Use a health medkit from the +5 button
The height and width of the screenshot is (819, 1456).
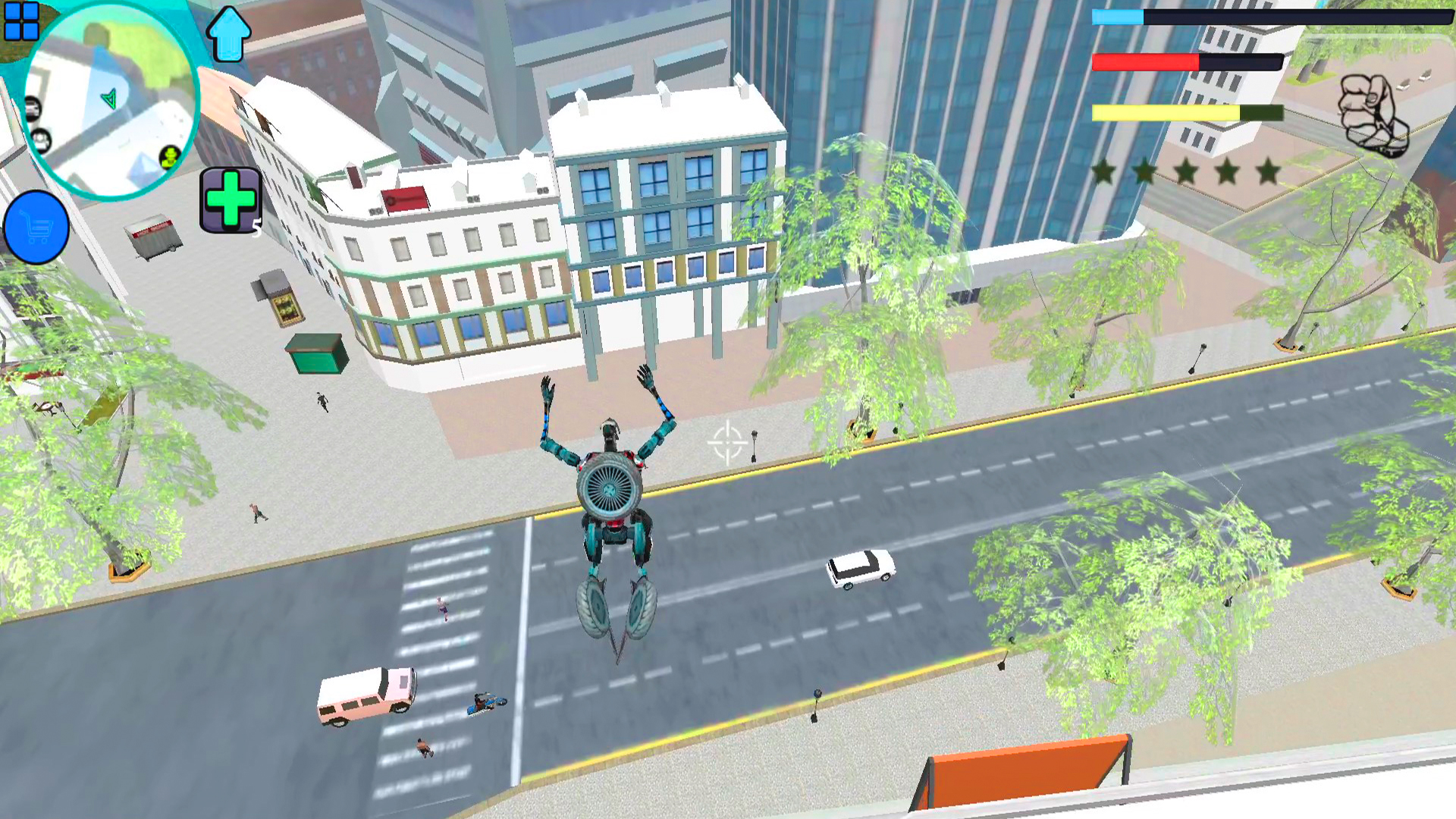pyautogui.click(x=230, y=199)
